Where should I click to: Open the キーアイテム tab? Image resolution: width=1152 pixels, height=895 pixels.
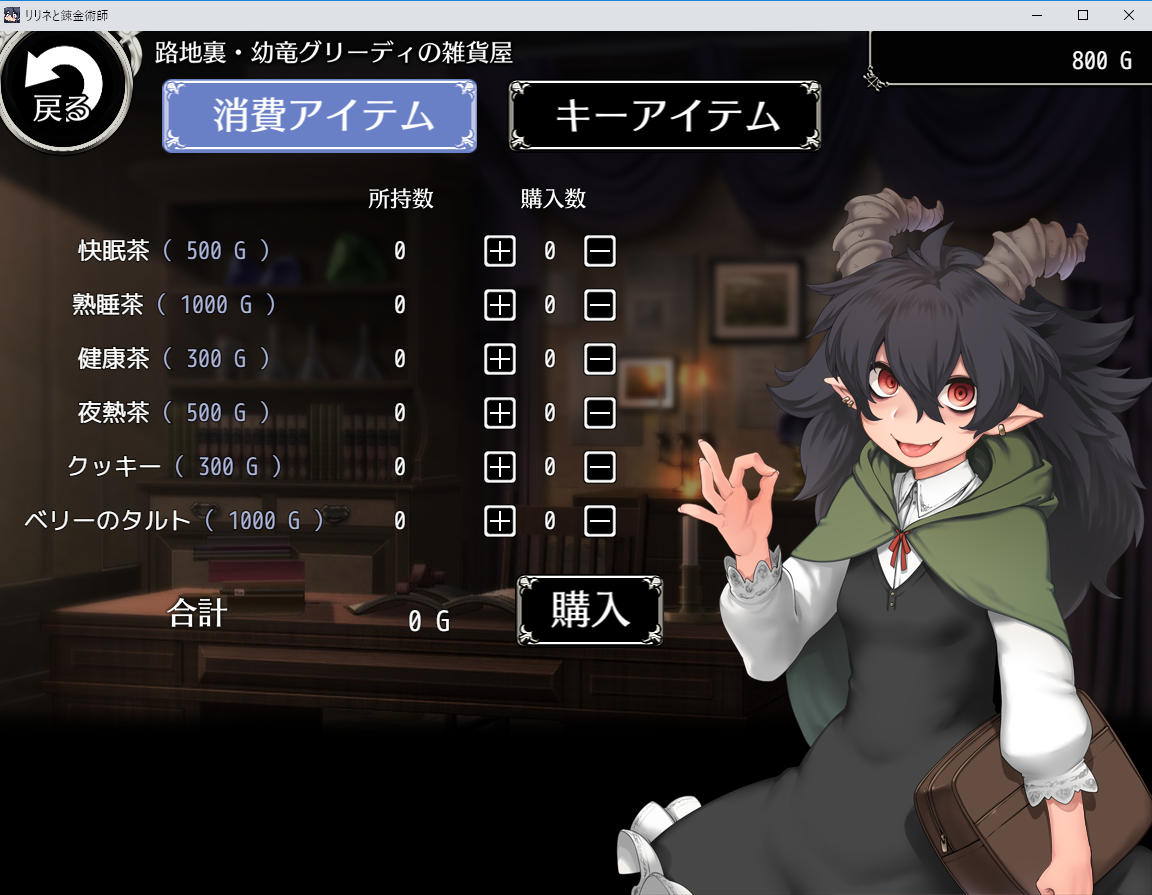665,116
